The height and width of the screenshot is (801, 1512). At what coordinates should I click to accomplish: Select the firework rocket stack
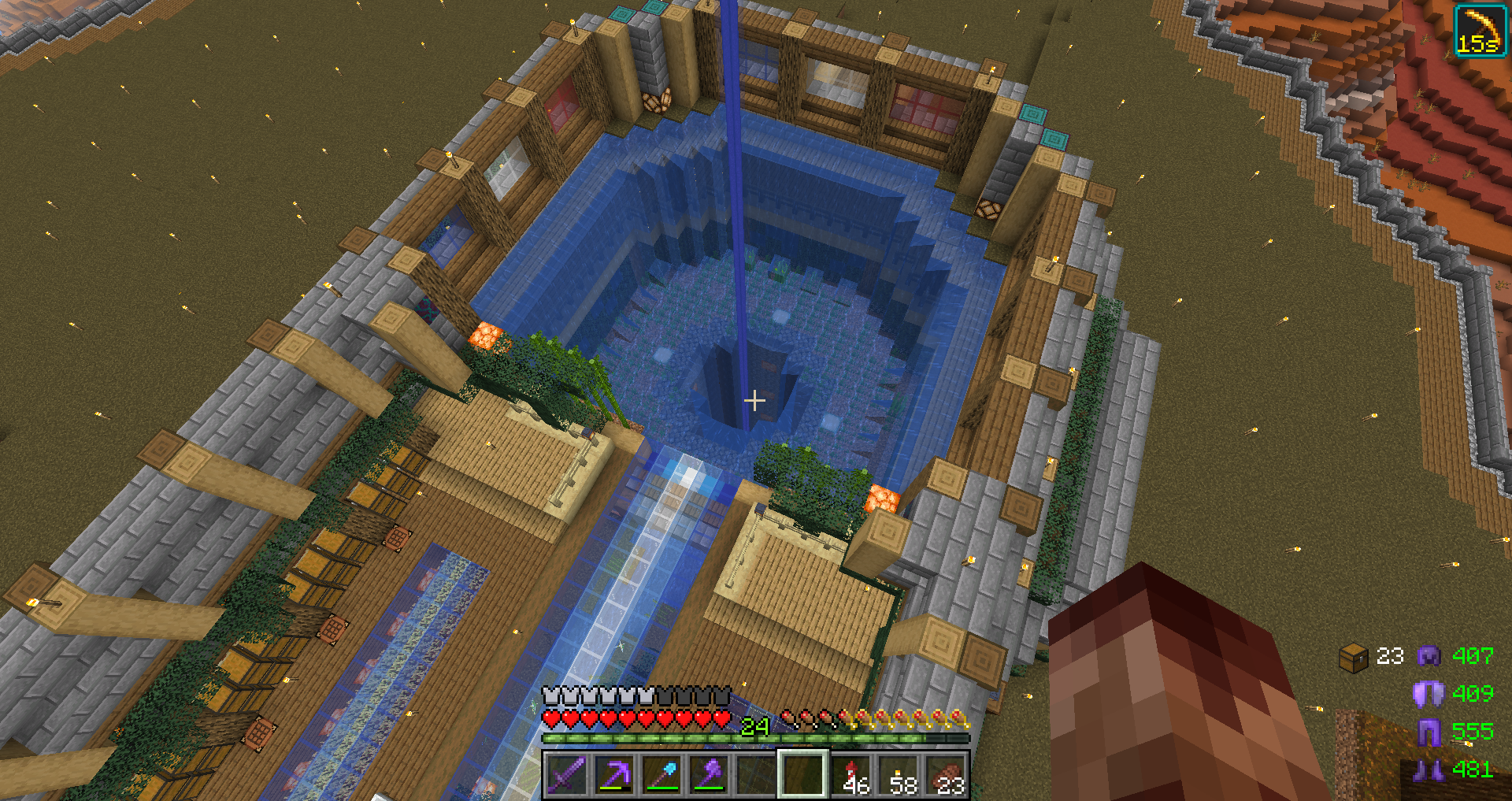(851, 774)
